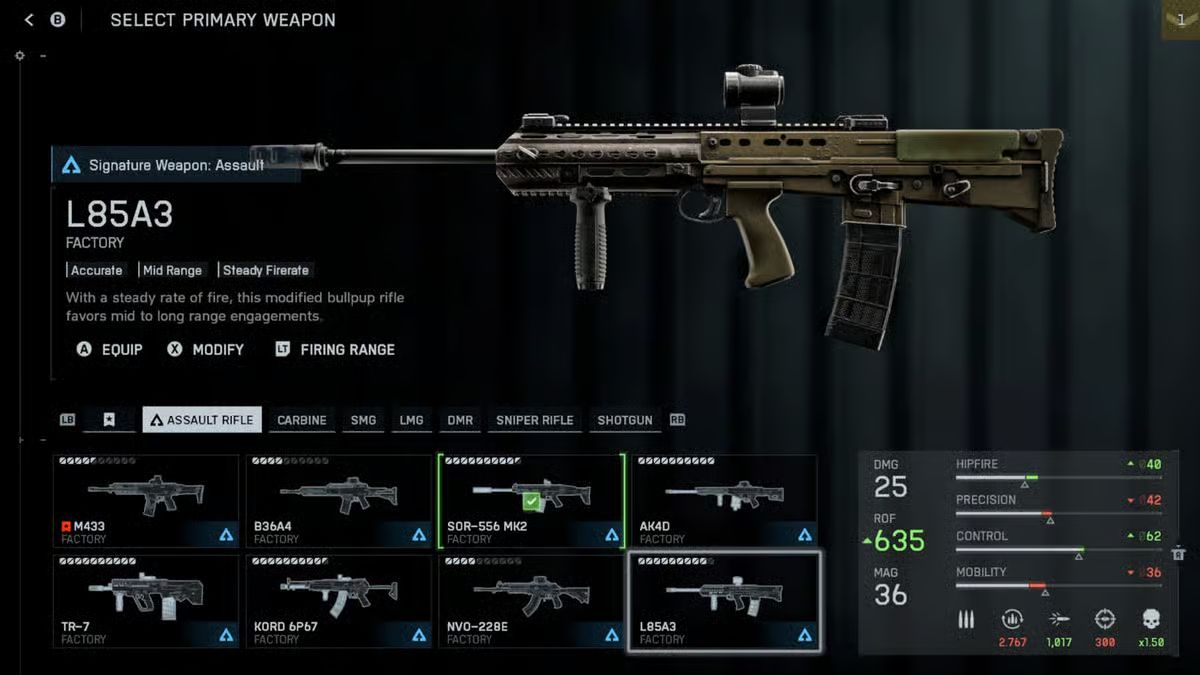Open the bookmarked favorites tab
The height and width of the screenshot is (675, 1200).
tap(109, 420)
